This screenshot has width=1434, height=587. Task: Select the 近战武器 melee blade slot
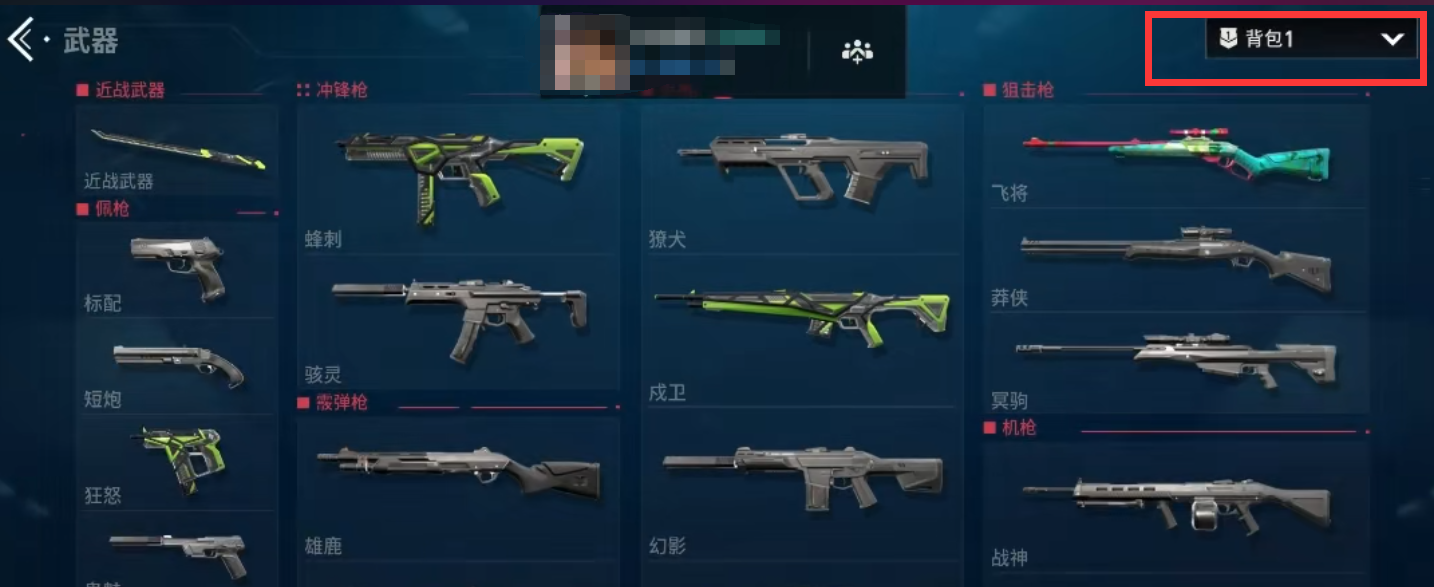[177, 150]
